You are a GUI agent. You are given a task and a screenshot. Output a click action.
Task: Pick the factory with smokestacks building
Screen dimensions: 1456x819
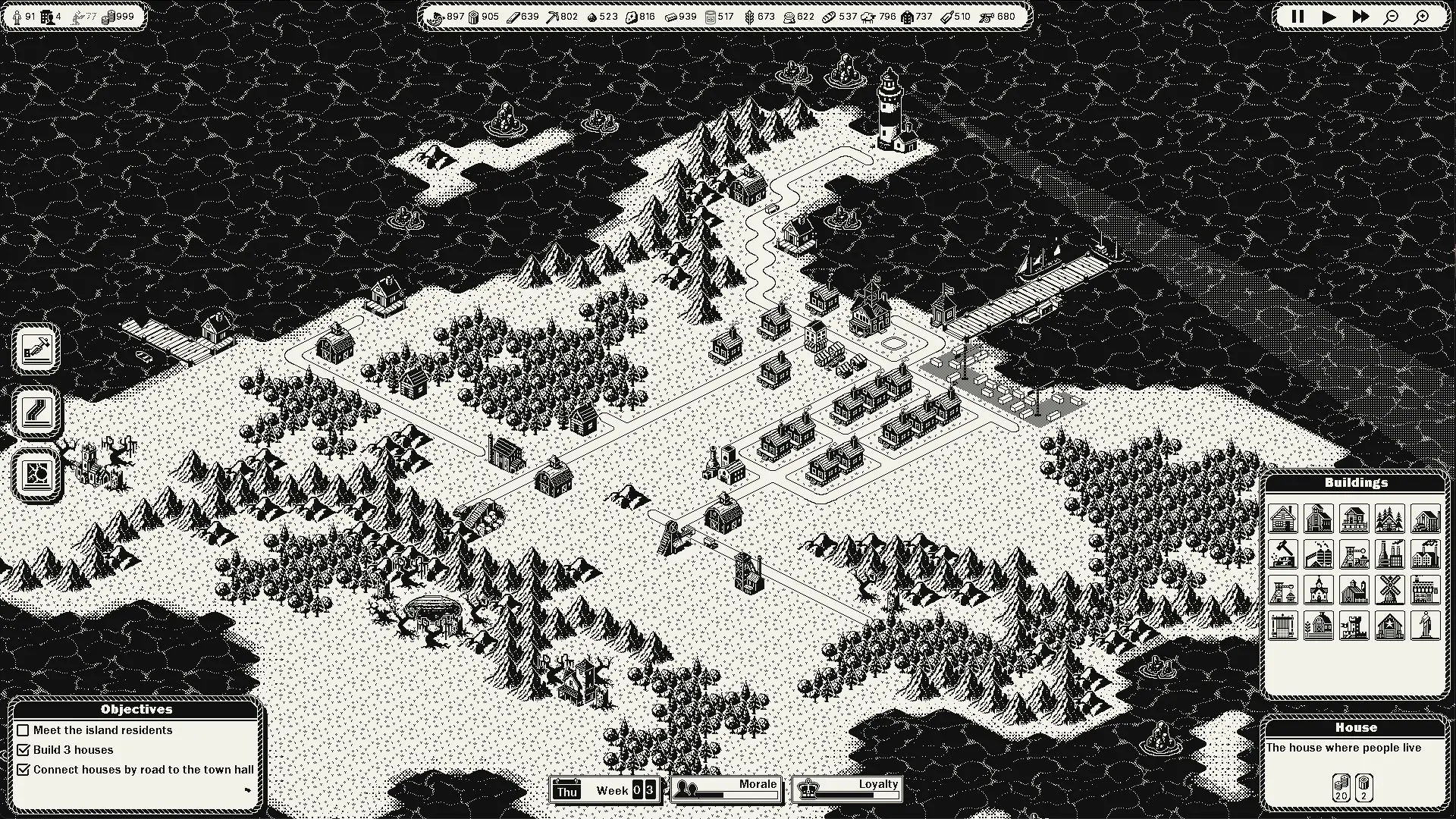[x=1390, y=555]
